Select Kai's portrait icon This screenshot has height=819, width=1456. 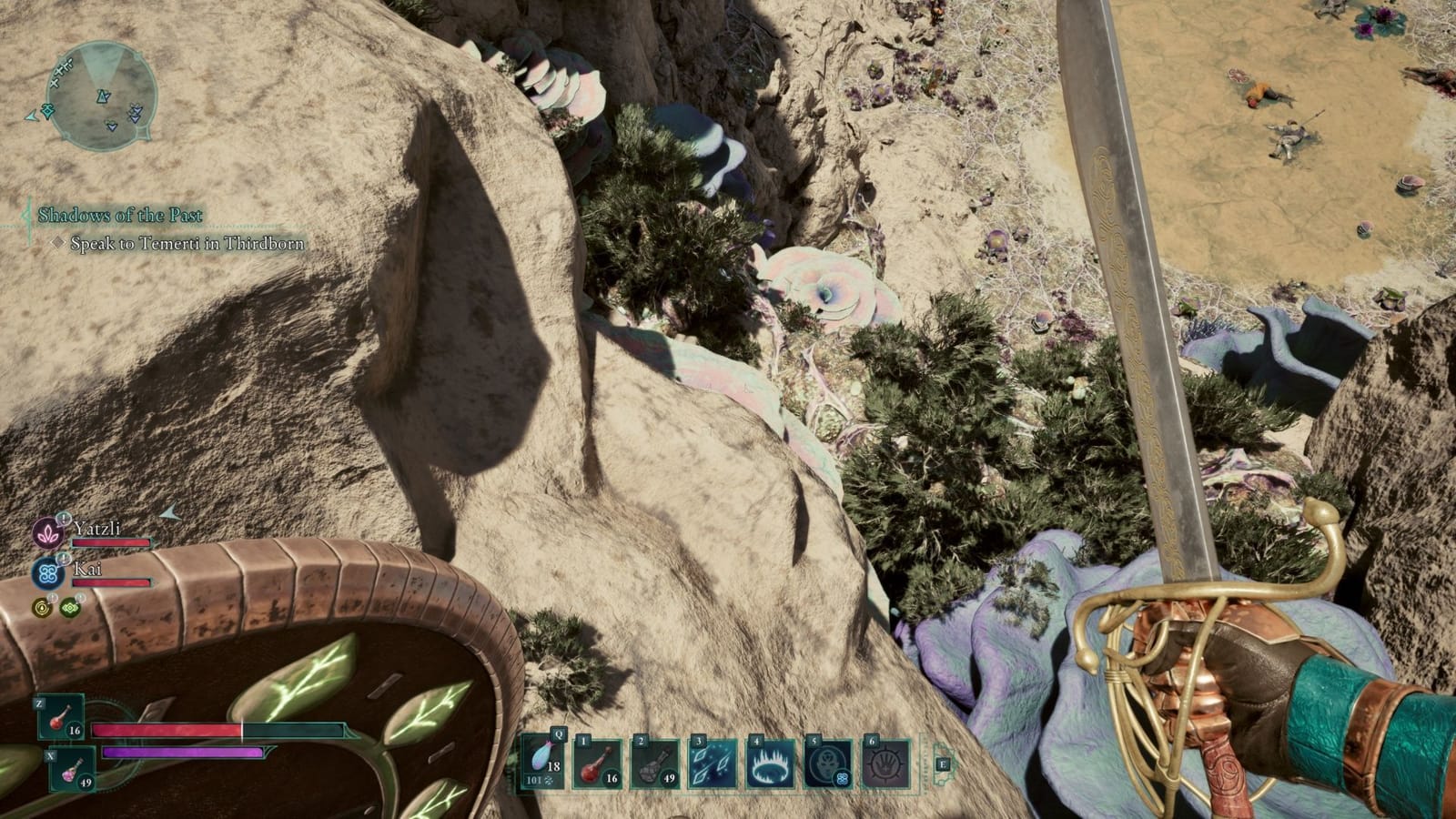click(x=47, y=573)
